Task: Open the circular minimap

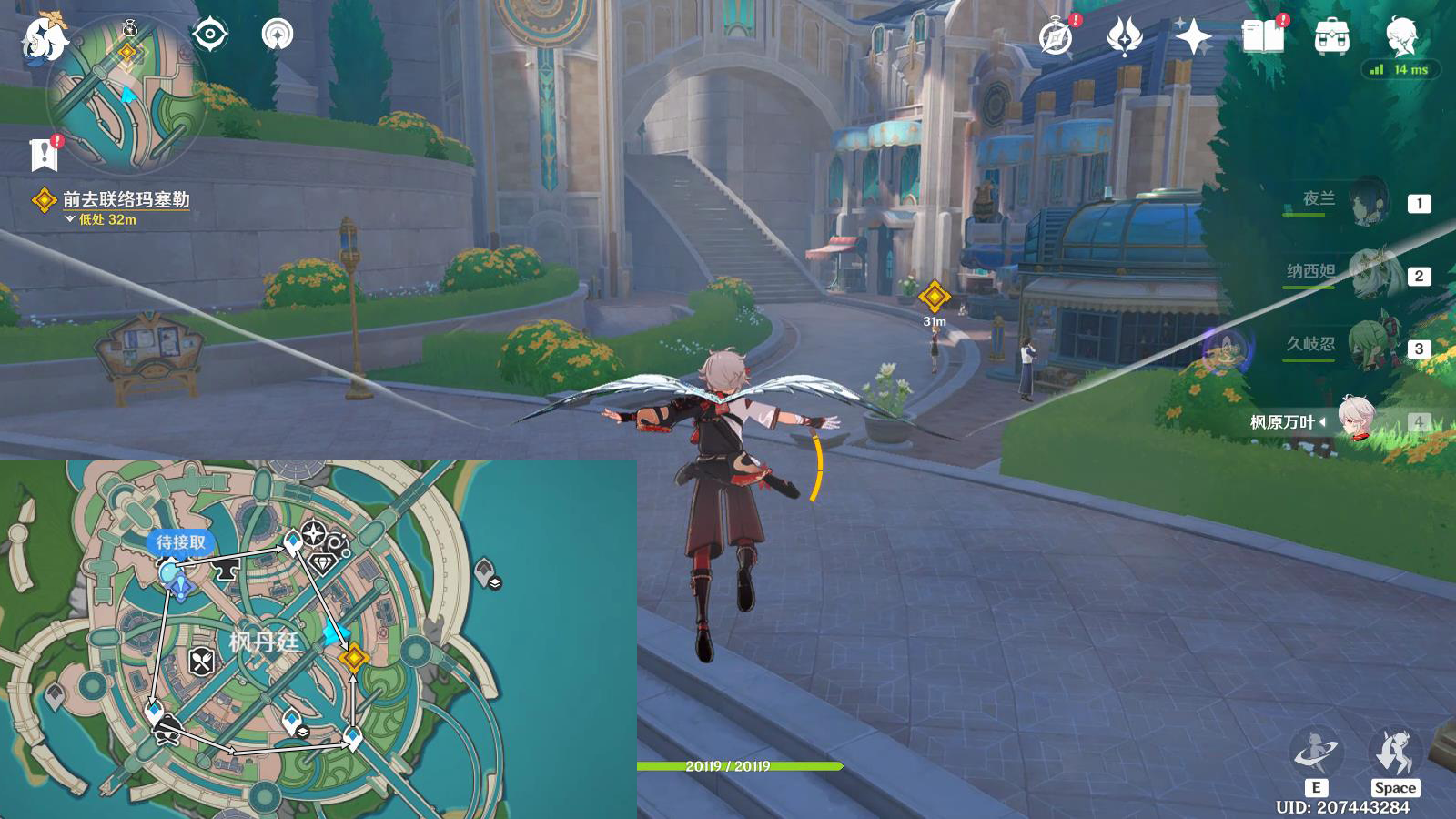Action: click(127, 94)
